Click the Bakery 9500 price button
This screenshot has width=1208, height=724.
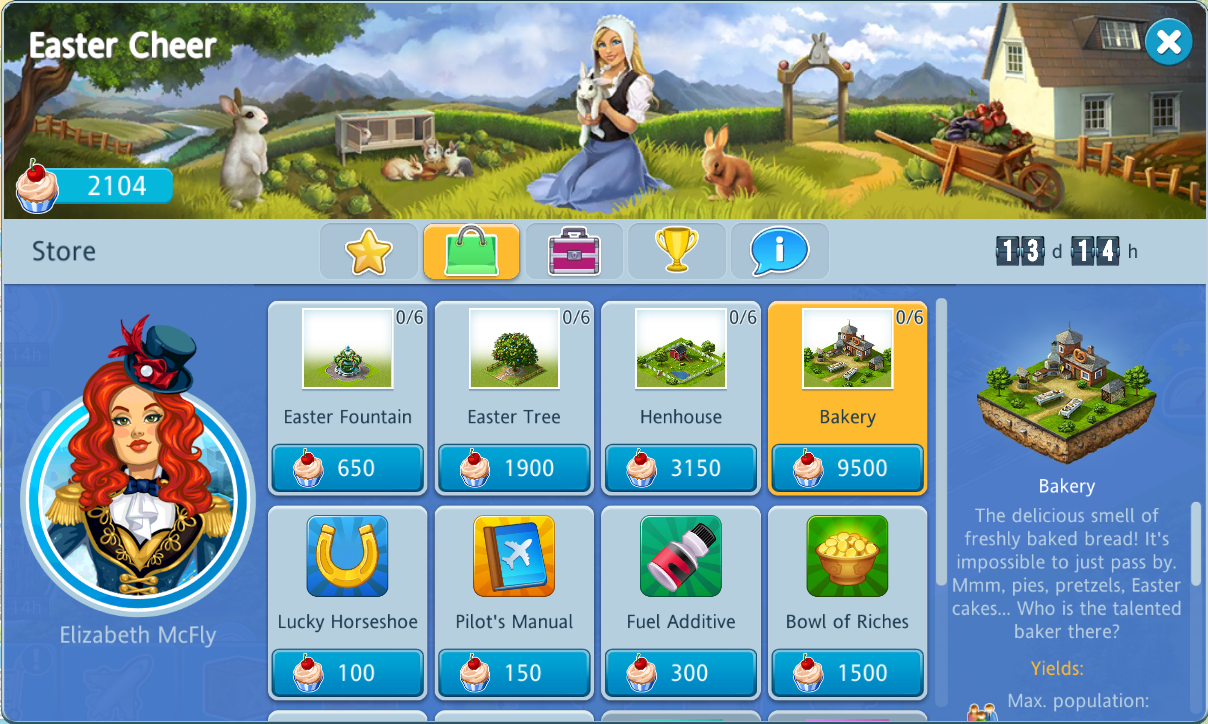[847, 468]
